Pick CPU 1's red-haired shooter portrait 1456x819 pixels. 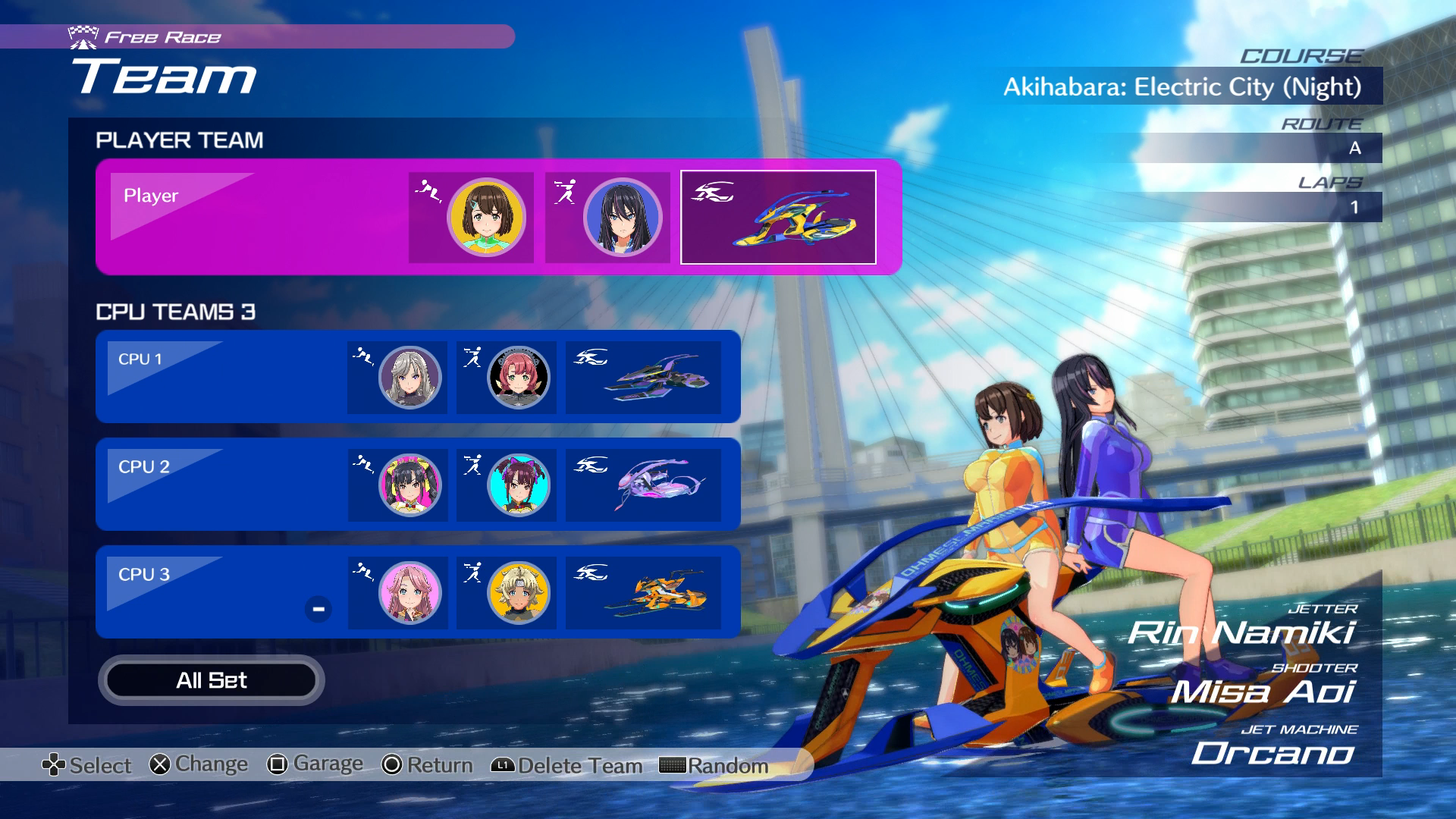pyautogui.click(x=519, y=377)
